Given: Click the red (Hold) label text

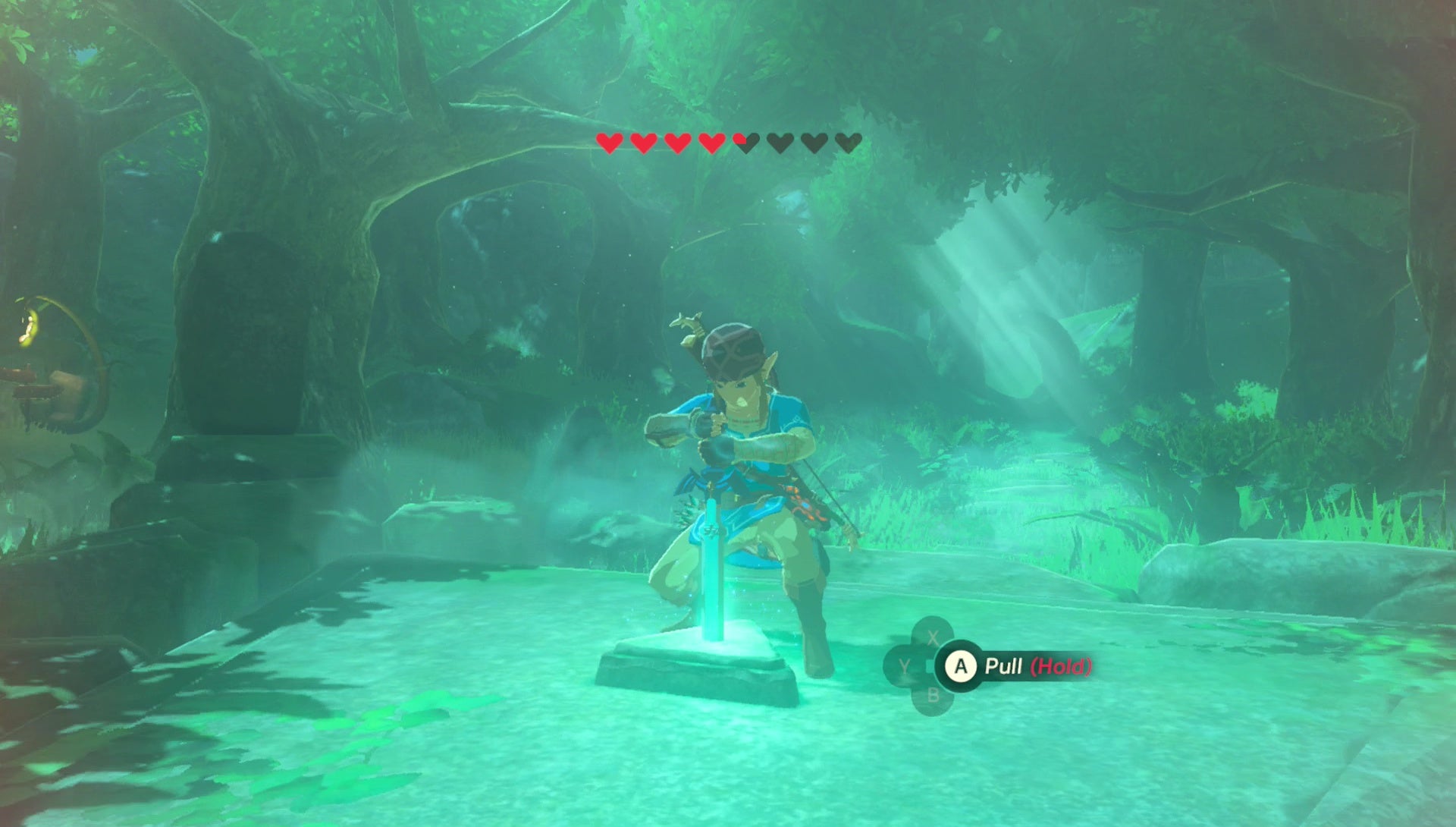Looking at the screenshot, I should 1060,666.
